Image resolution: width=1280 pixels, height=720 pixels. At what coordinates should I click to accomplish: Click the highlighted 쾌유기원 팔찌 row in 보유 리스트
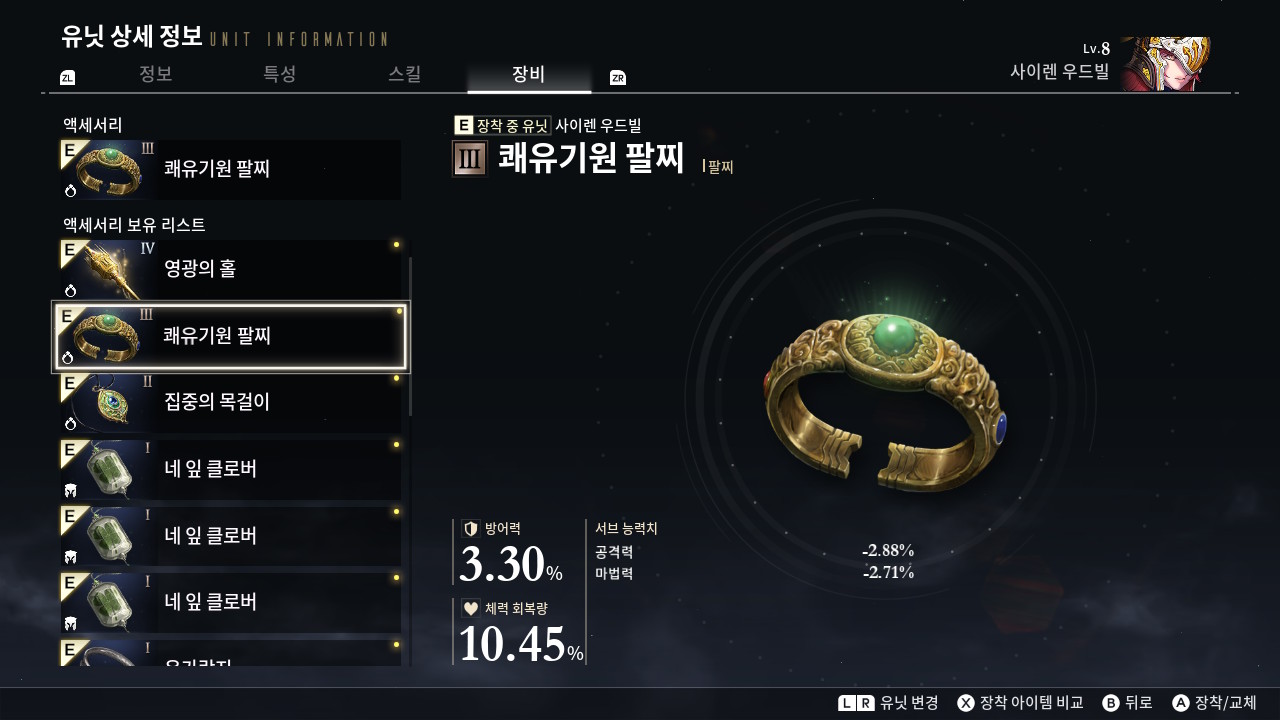pos(231,336)
